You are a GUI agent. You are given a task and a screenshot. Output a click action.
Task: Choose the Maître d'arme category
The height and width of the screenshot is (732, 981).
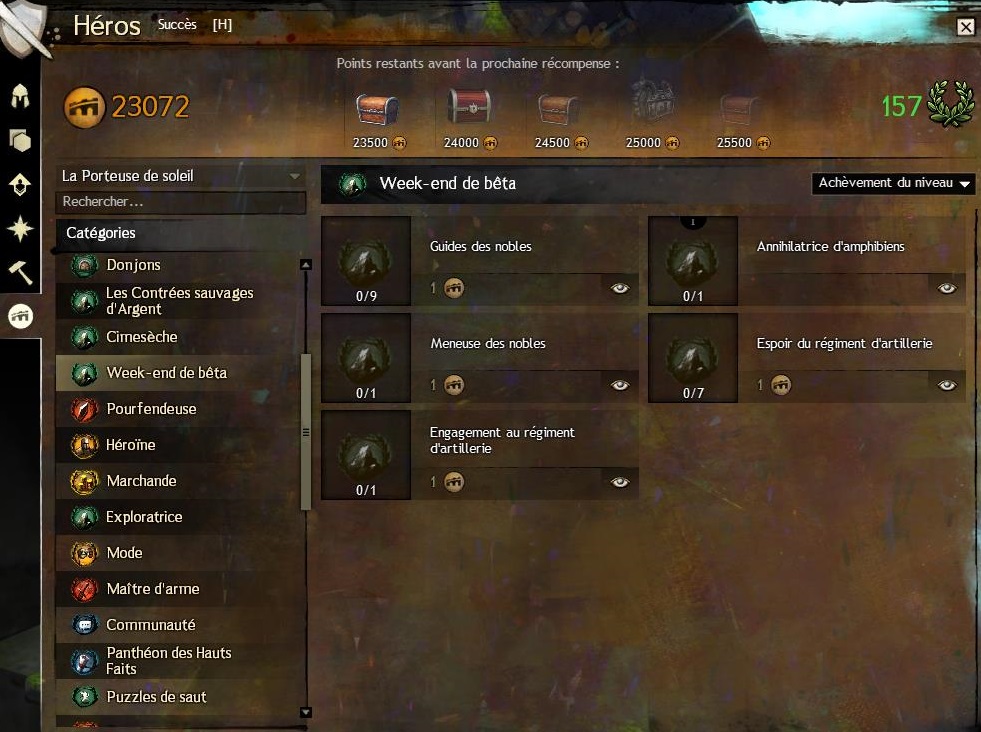pyautogui.click(x=152, y=589)
